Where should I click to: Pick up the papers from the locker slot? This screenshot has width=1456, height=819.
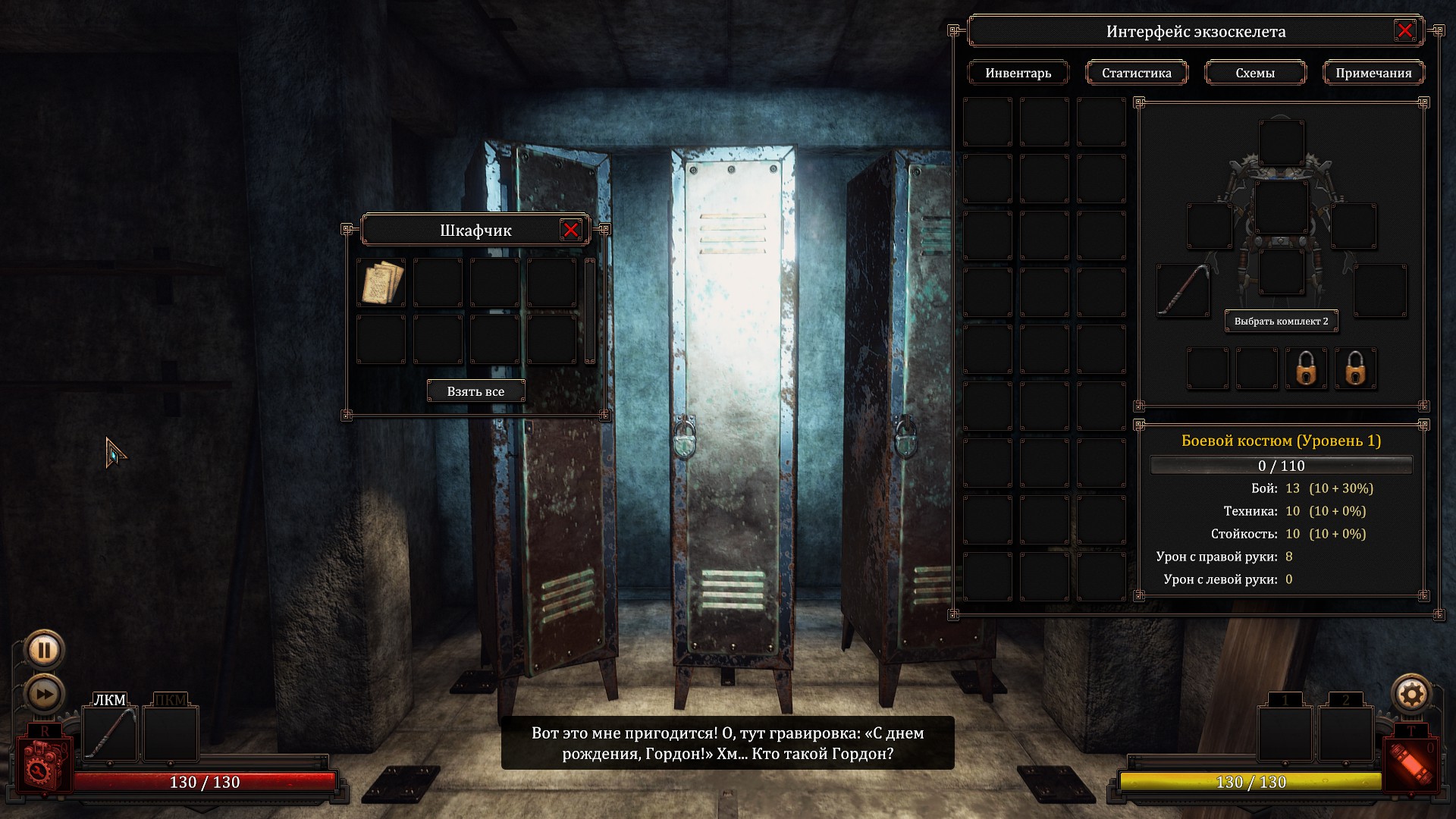coord(381,282)
